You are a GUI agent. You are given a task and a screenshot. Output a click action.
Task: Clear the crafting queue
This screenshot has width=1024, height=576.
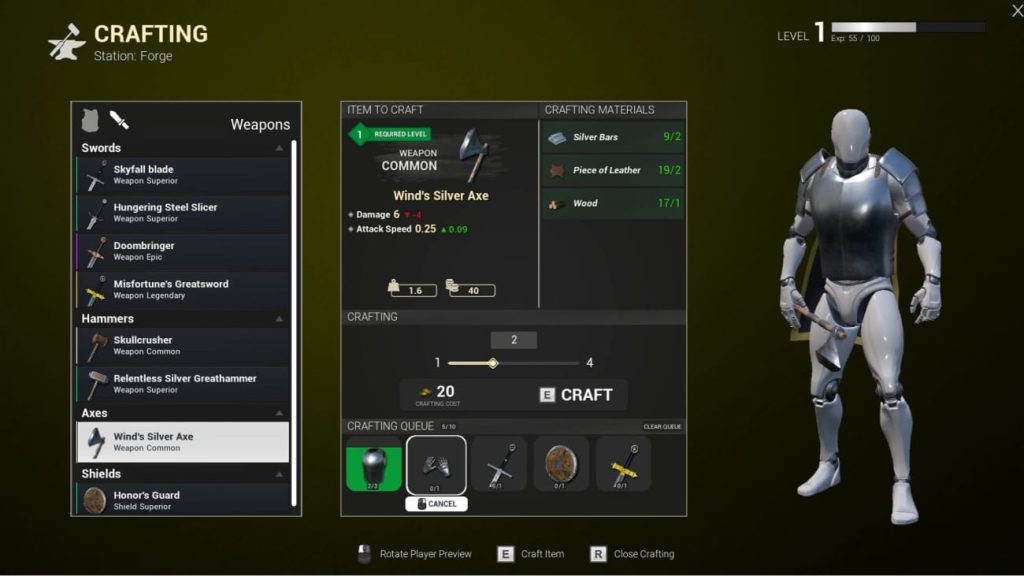pyautogui.click(x=662, y=427)
